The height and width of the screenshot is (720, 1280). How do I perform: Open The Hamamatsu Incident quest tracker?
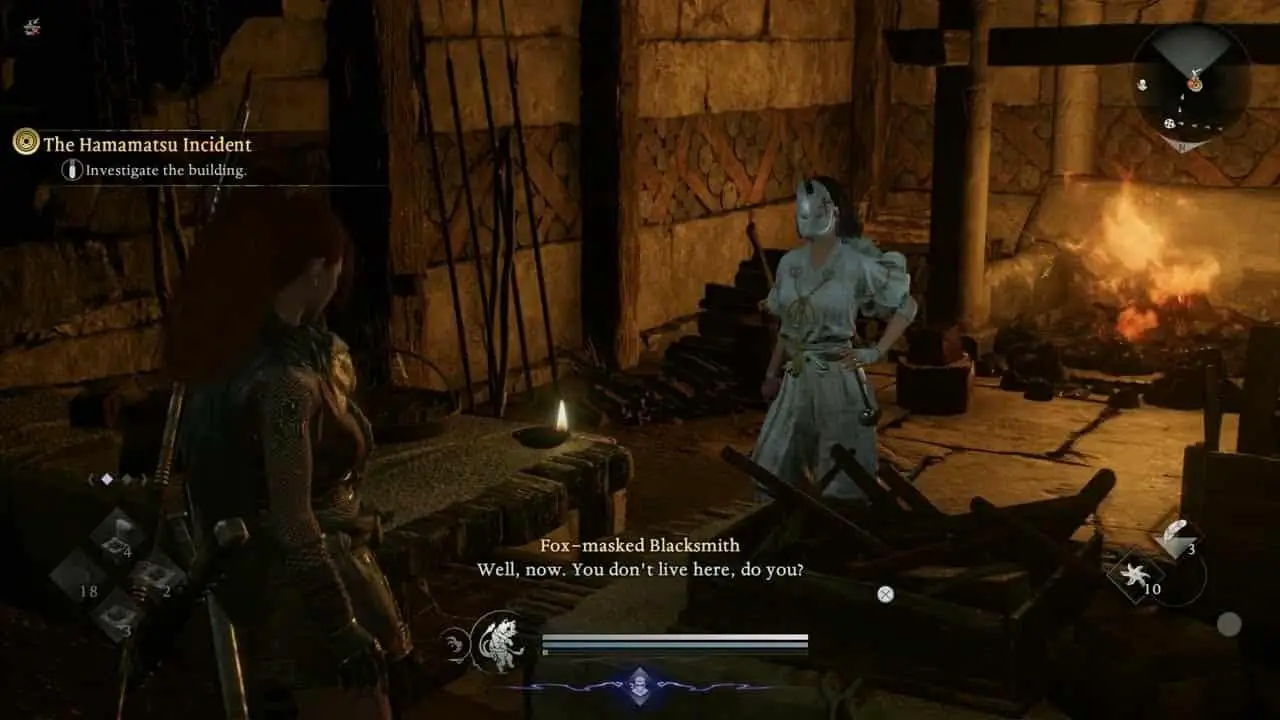click(146, 144)
